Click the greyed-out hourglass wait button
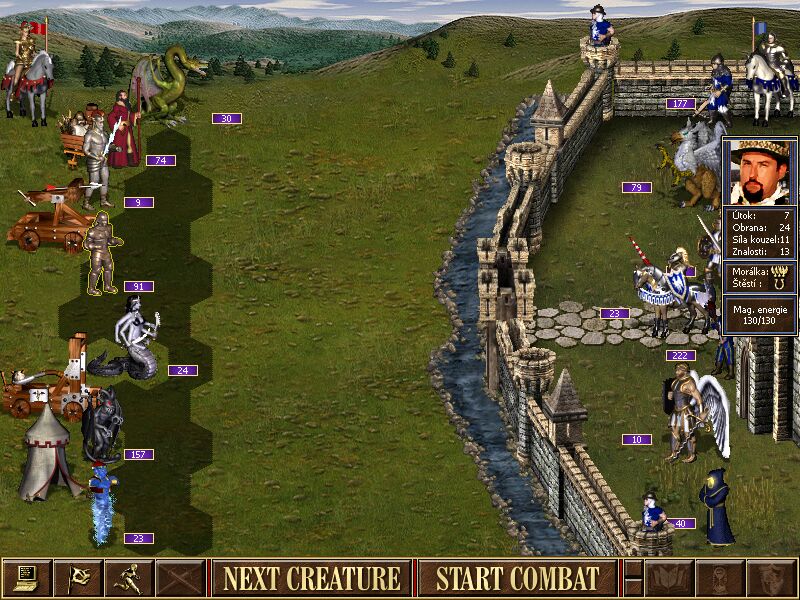 [x=719, y=578]
